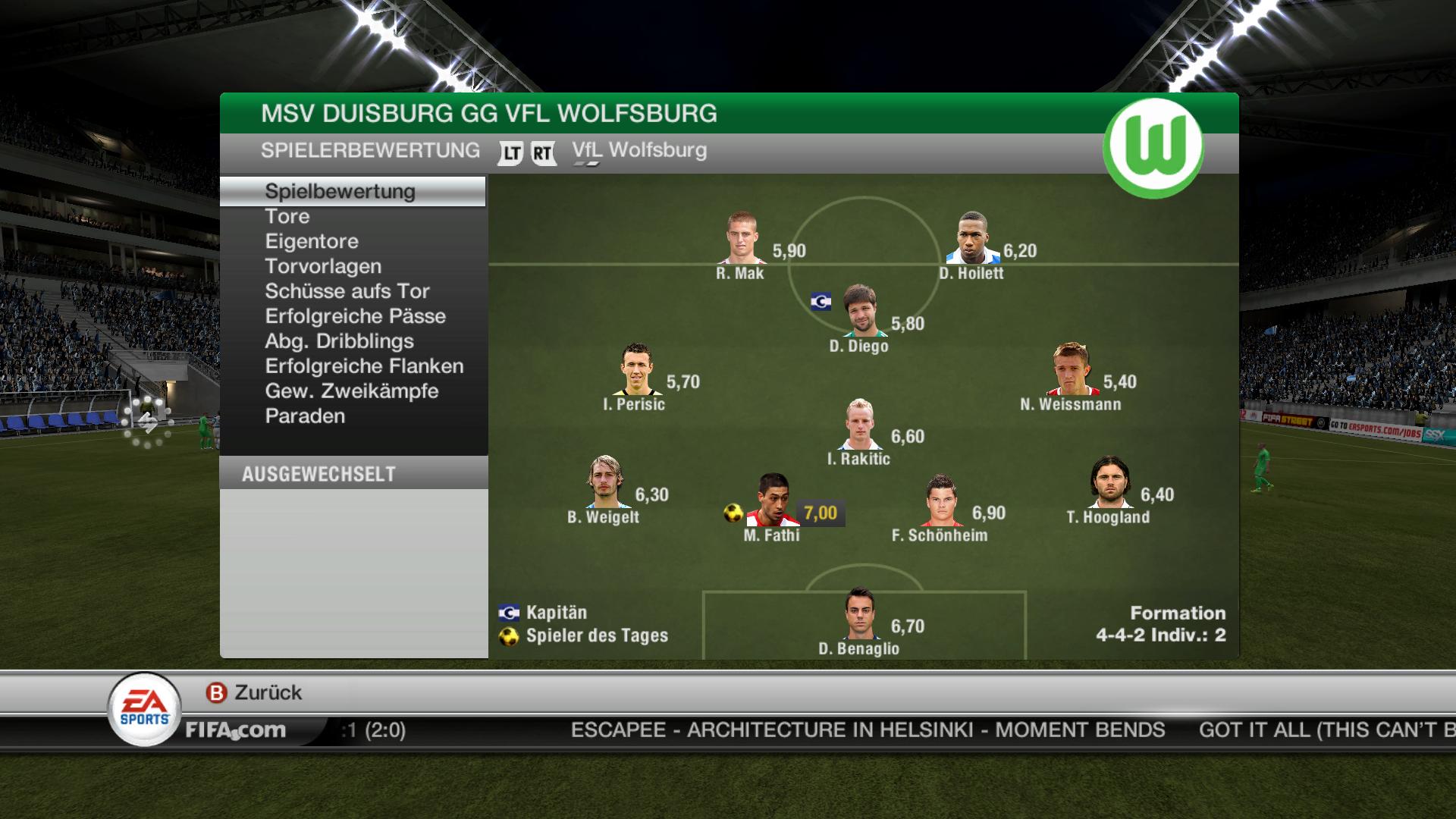The width and height of the screenshot is (1456, 819).
Task: Select the Spielbewertung stat category
Action: [x=340, y=191]
